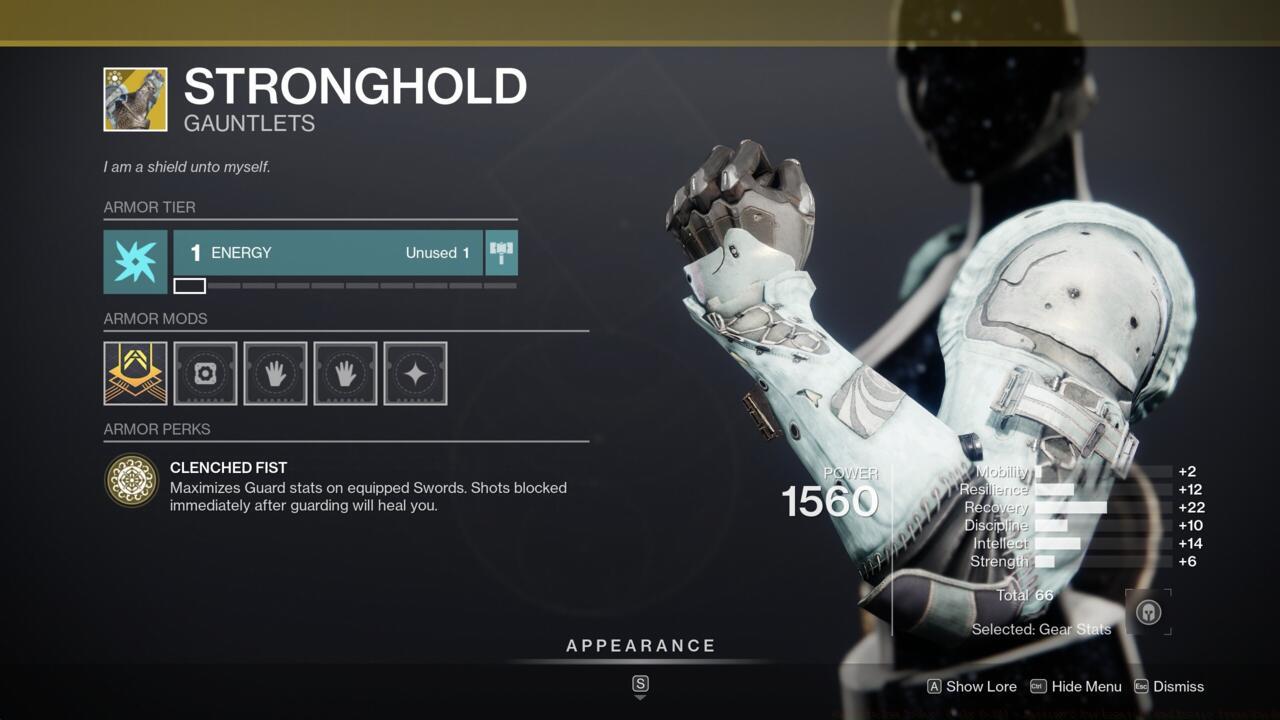Open the golden general armor mod slot
1280x720 pixels.
click(135, 373)
